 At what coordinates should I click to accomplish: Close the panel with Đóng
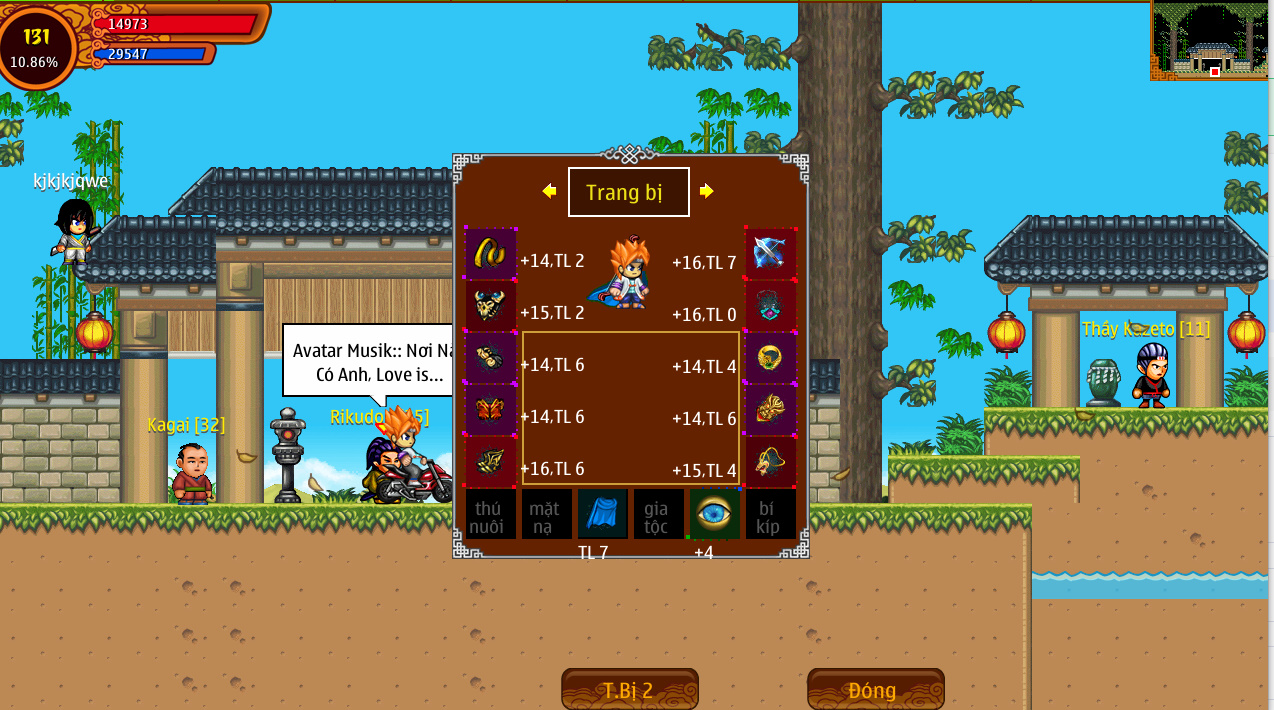[x=875, y=689]
